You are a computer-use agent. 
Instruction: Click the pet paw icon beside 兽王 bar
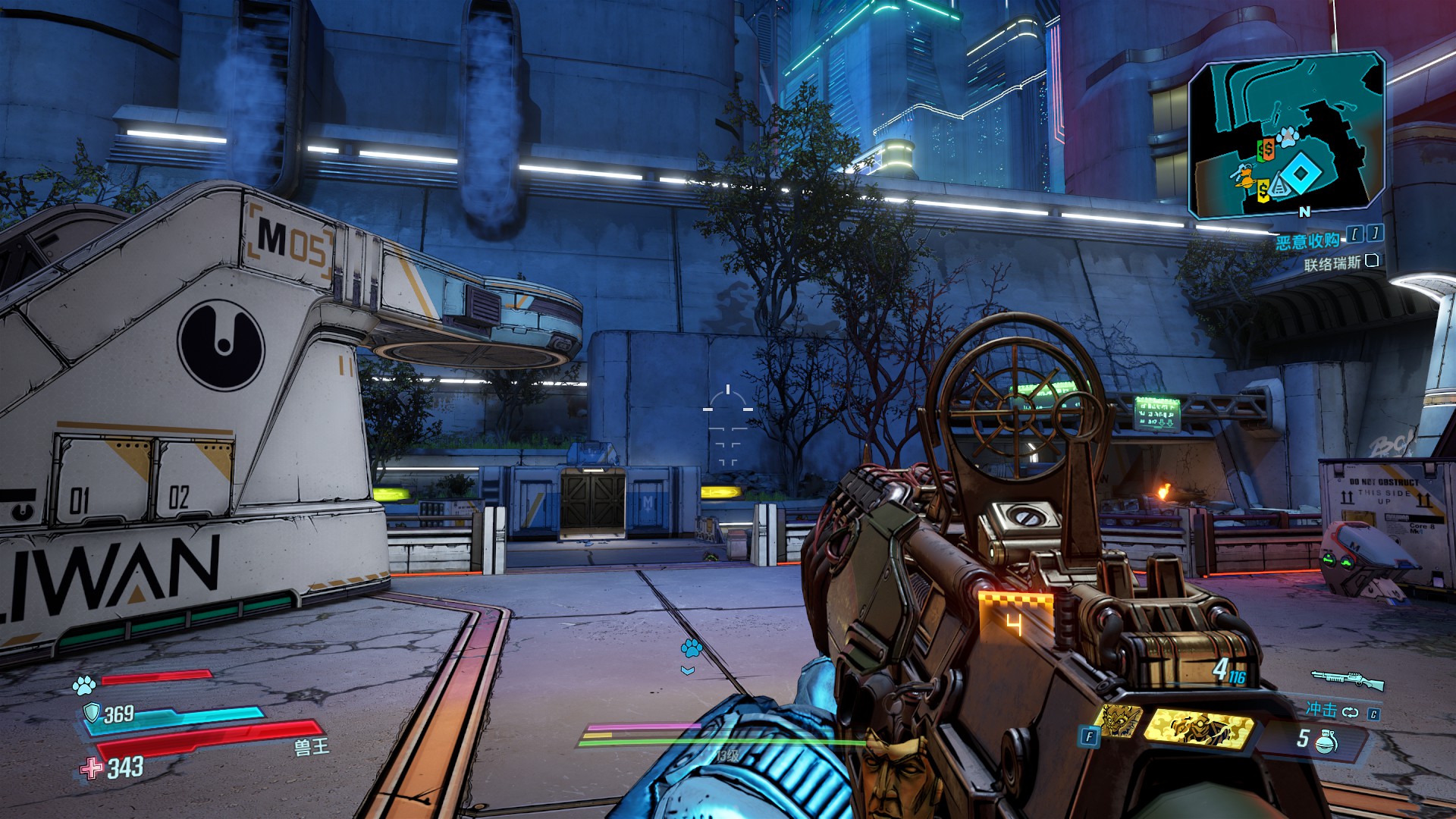click(x=84, y=686)
